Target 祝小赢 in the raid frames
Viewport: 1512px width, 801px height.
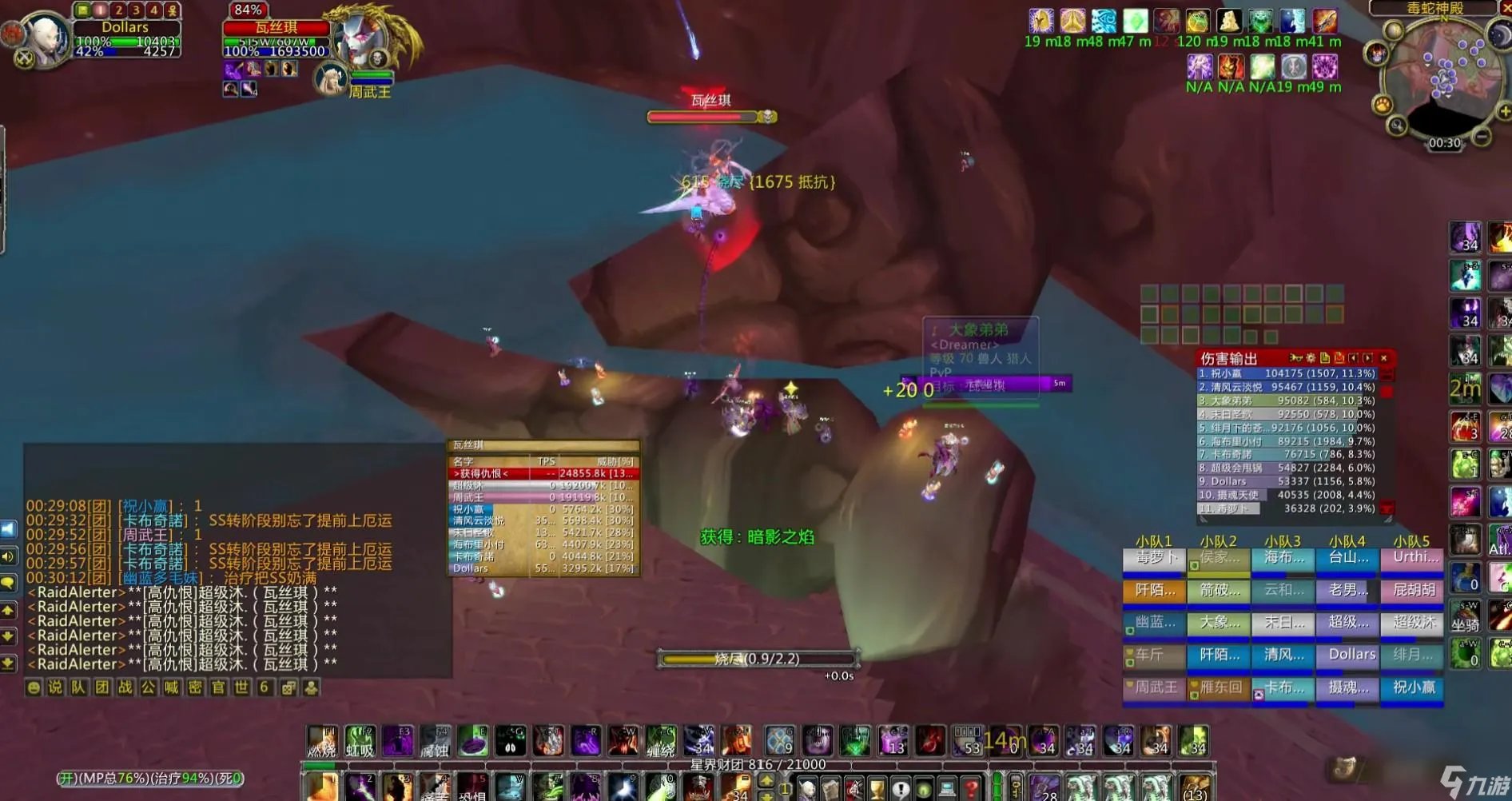[1412, 688]
